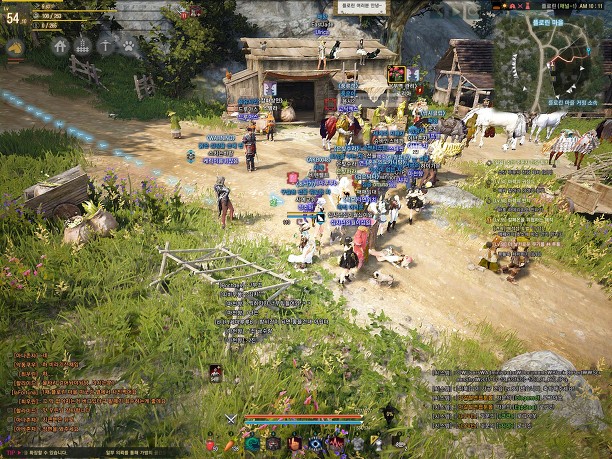Activate the teal swirl skill

tap(252, 444)
